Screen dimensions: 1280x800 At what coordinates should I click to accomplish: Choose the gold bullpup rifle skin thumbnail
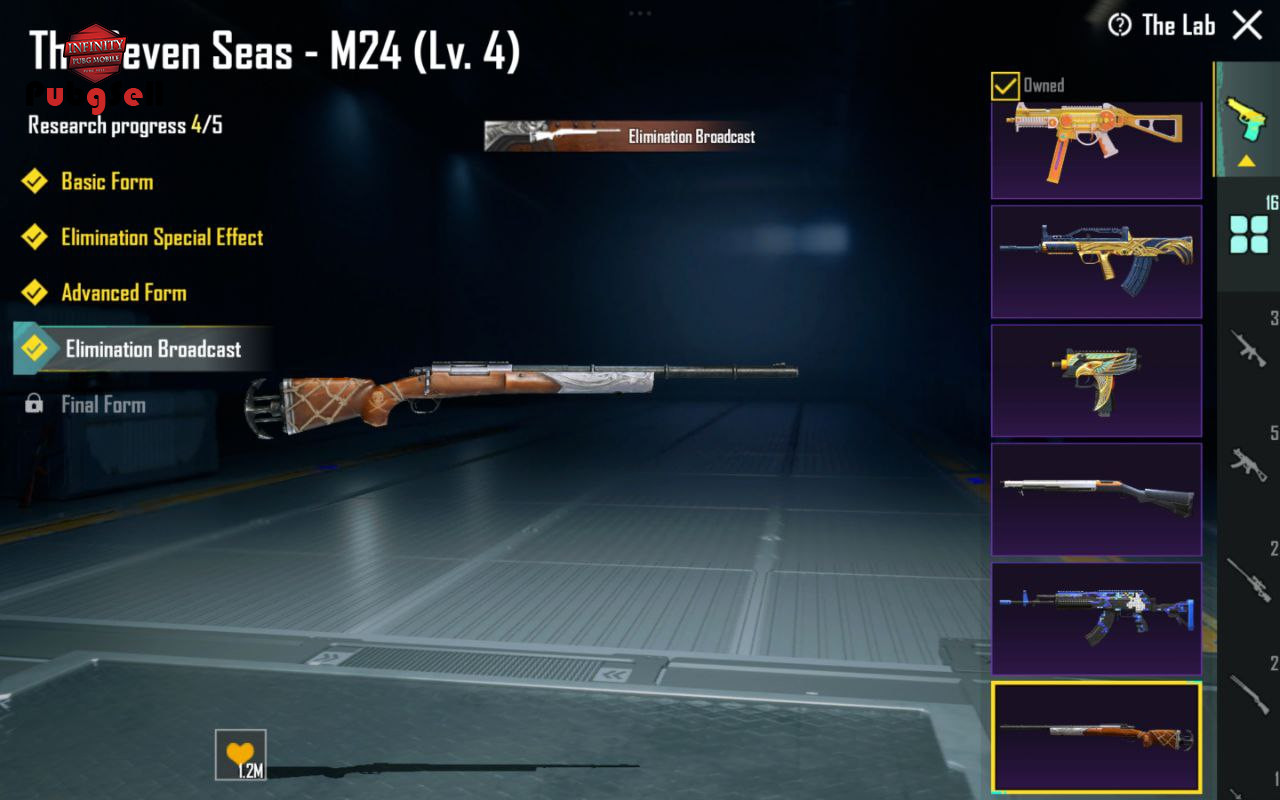(1096, 262)
